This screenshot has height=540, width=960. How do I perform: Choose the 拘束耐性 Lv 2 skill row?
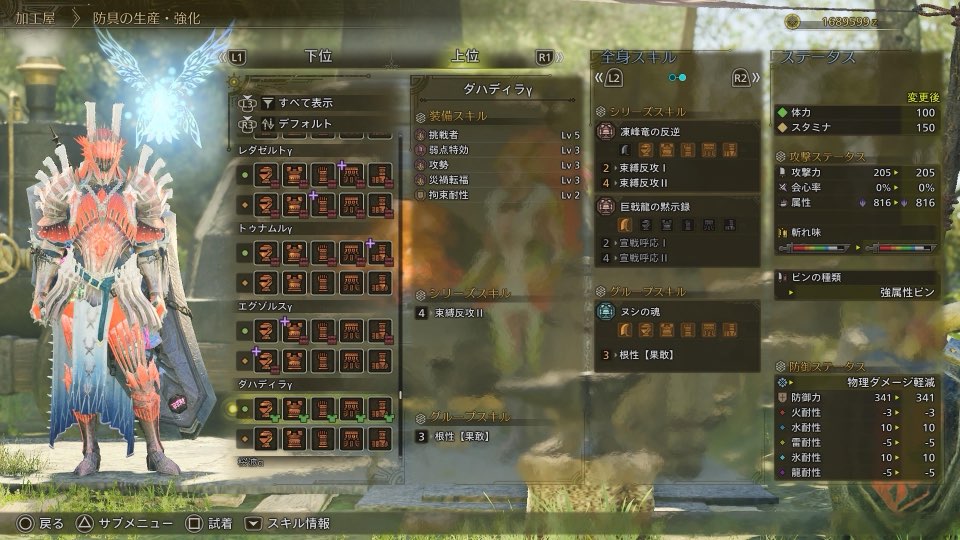497,194
